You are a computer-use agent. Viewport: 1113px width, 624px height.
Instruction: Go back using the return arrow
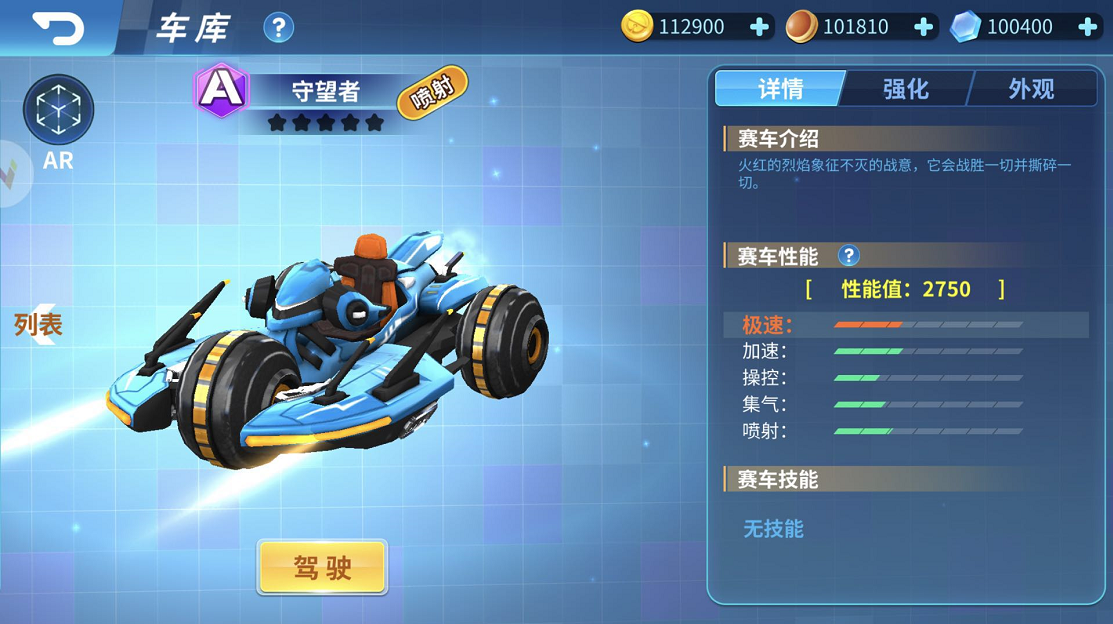pos(58,27)
